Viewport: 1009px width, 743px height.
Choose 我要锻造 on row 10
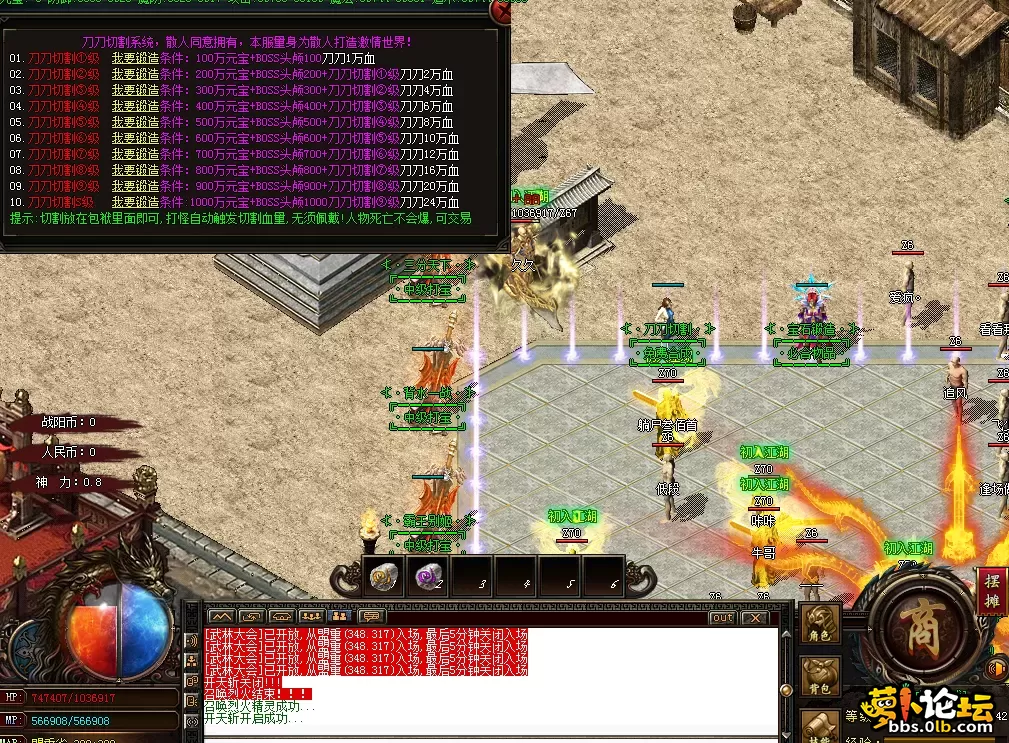[x=135, y=202]
